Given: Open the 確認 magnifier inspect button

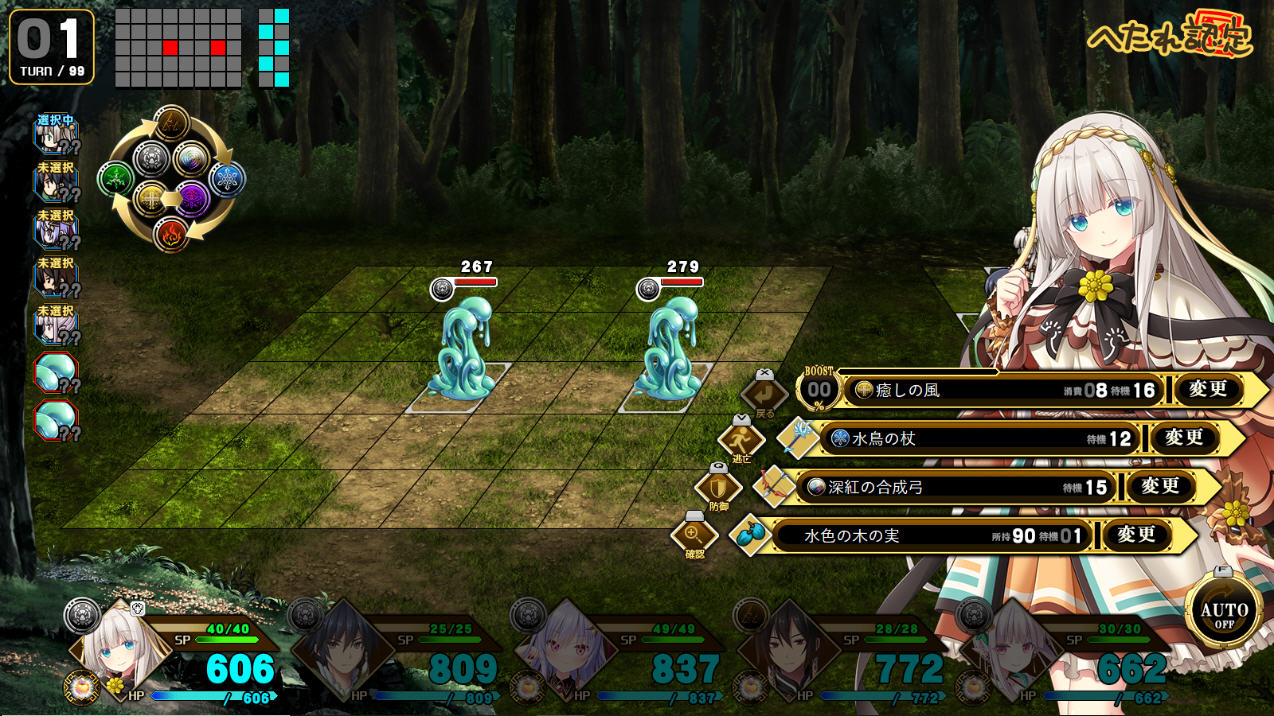Looking at the screenshot, I should point(694,536).
